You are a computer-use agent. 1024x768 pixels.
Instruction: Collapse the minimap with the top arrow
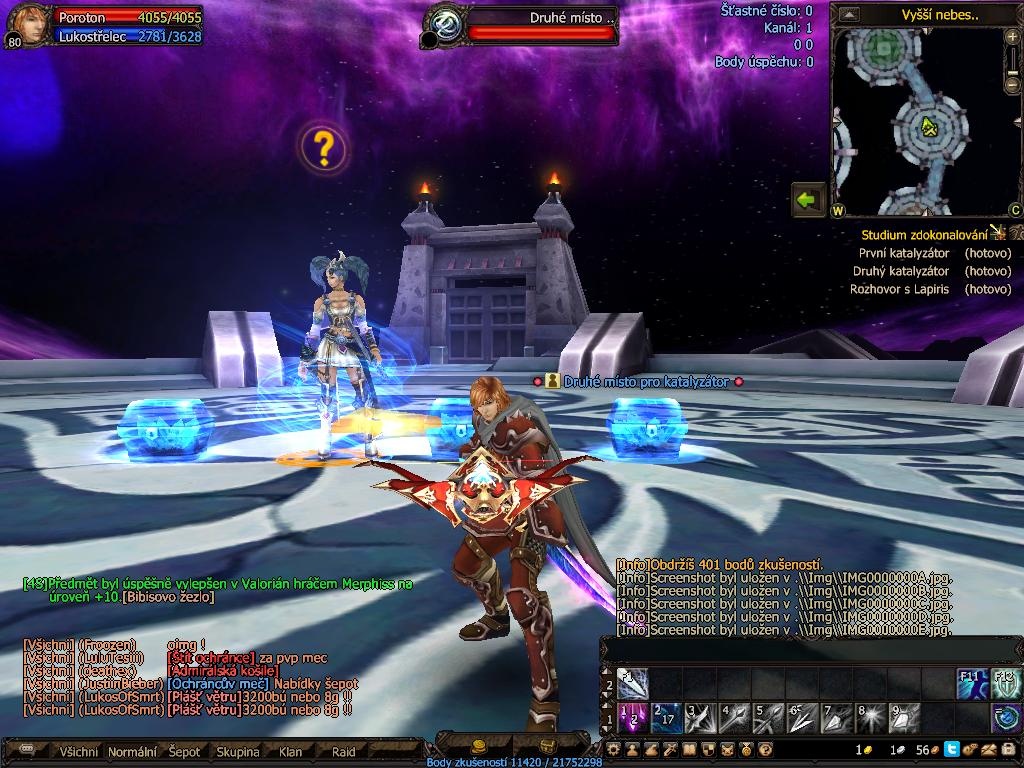[x=849, y=14]
